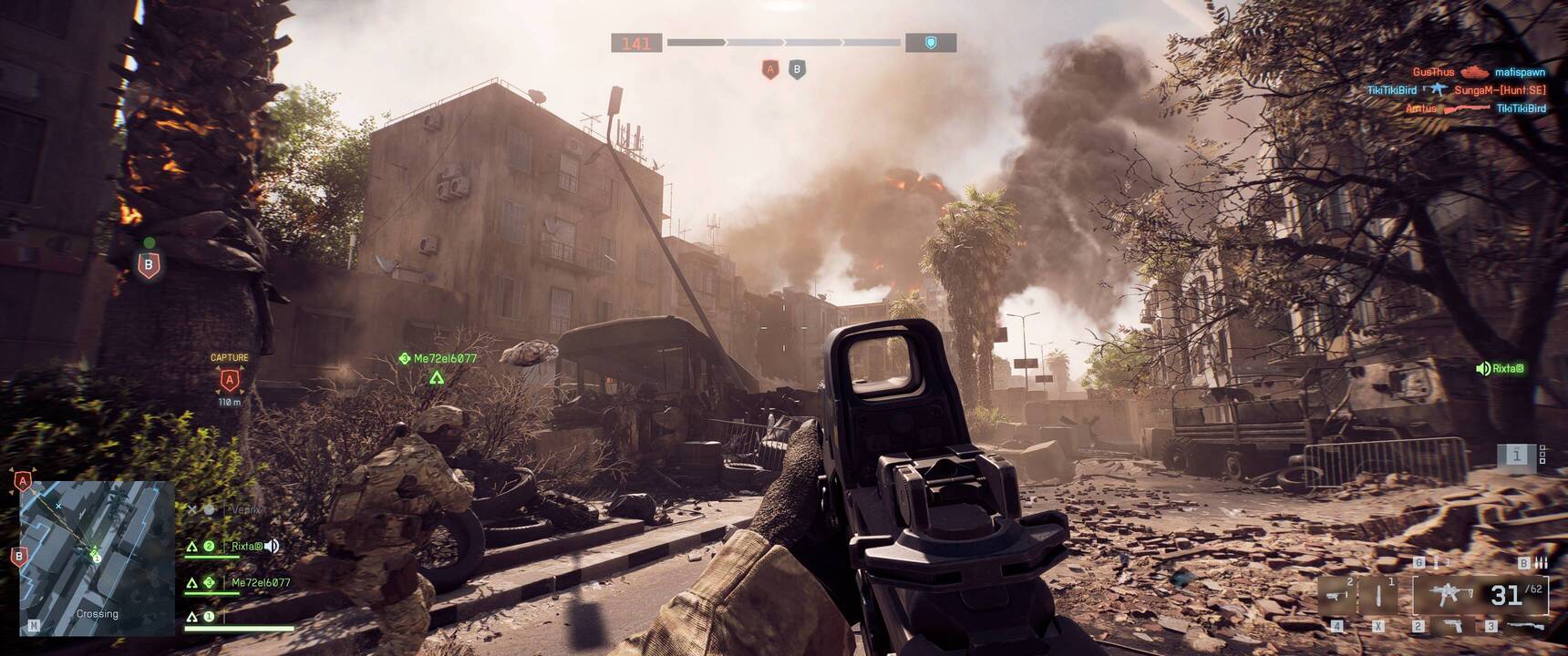Select downed squad member Verrix in the squad list
Image resolution: width=1568 pixels, height=656 pixels.
(245, 509)
